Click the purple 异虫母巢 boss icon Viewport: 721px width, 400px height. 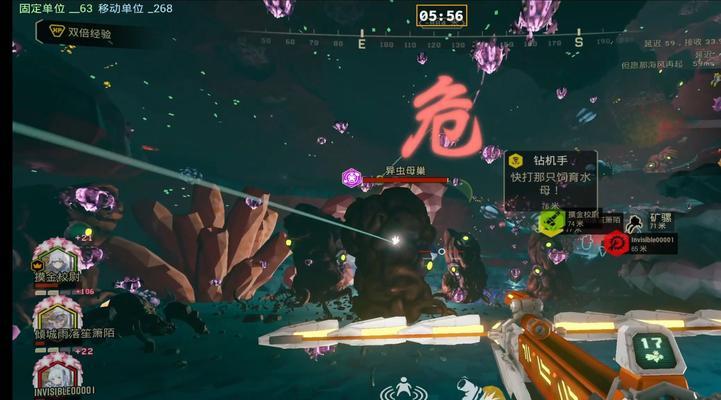tap(352, 177)
